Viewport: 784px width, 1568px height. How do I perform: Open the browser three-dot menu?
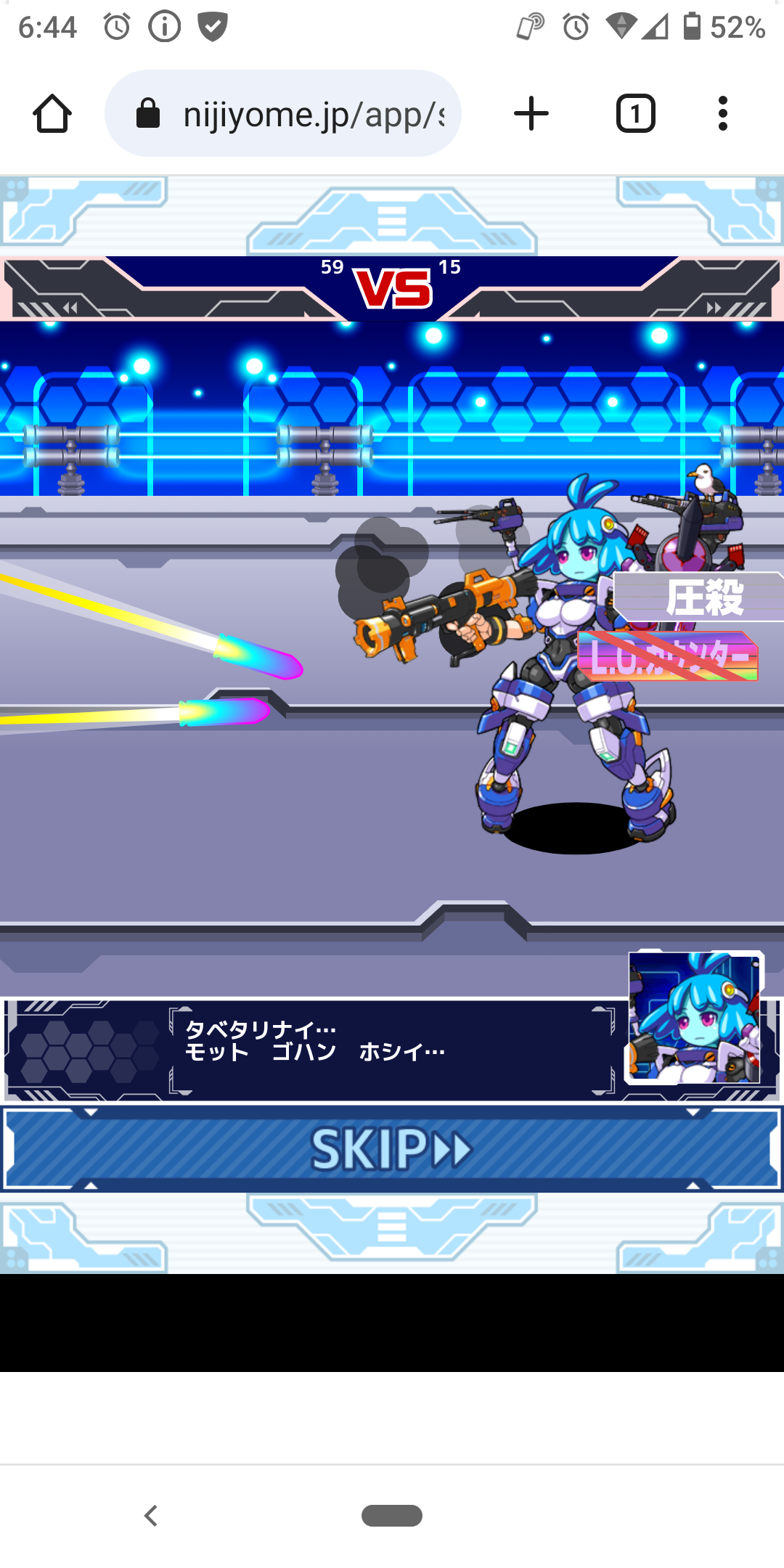pos(722,114)
